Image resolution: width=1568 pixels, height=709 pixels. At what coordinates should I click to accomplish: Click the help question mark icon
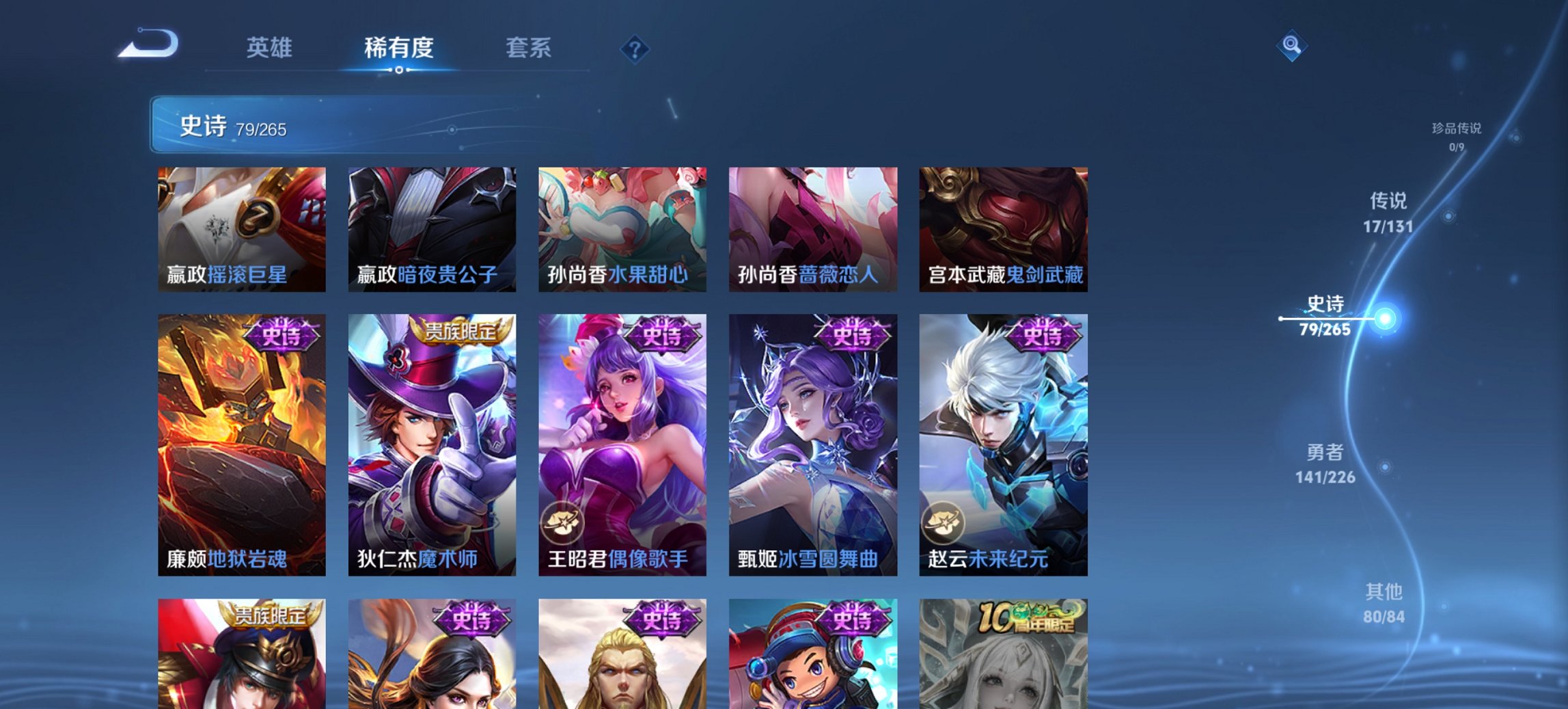tap(634, 49)
